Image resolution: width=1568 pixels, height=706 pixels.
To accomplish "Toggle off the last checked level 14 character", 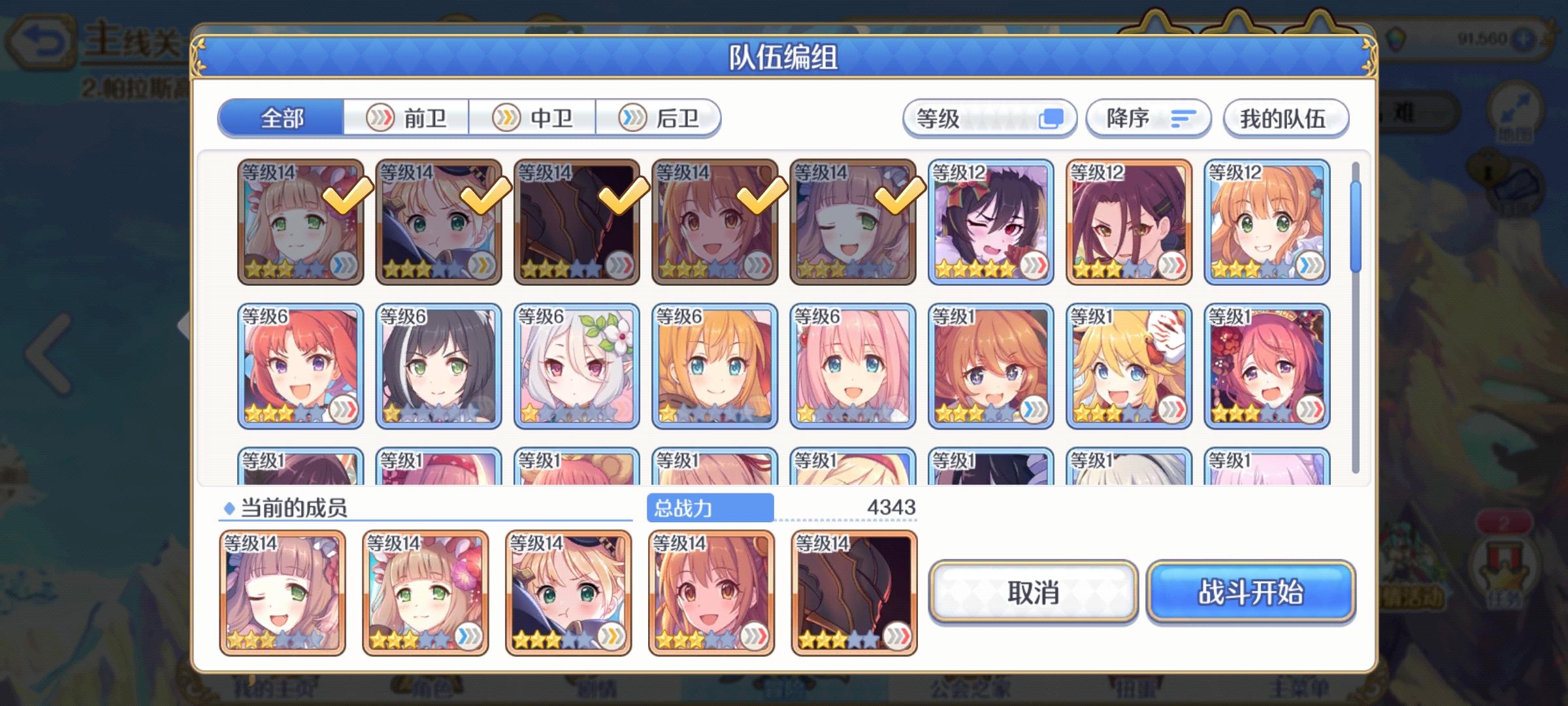I will [853, 222].
